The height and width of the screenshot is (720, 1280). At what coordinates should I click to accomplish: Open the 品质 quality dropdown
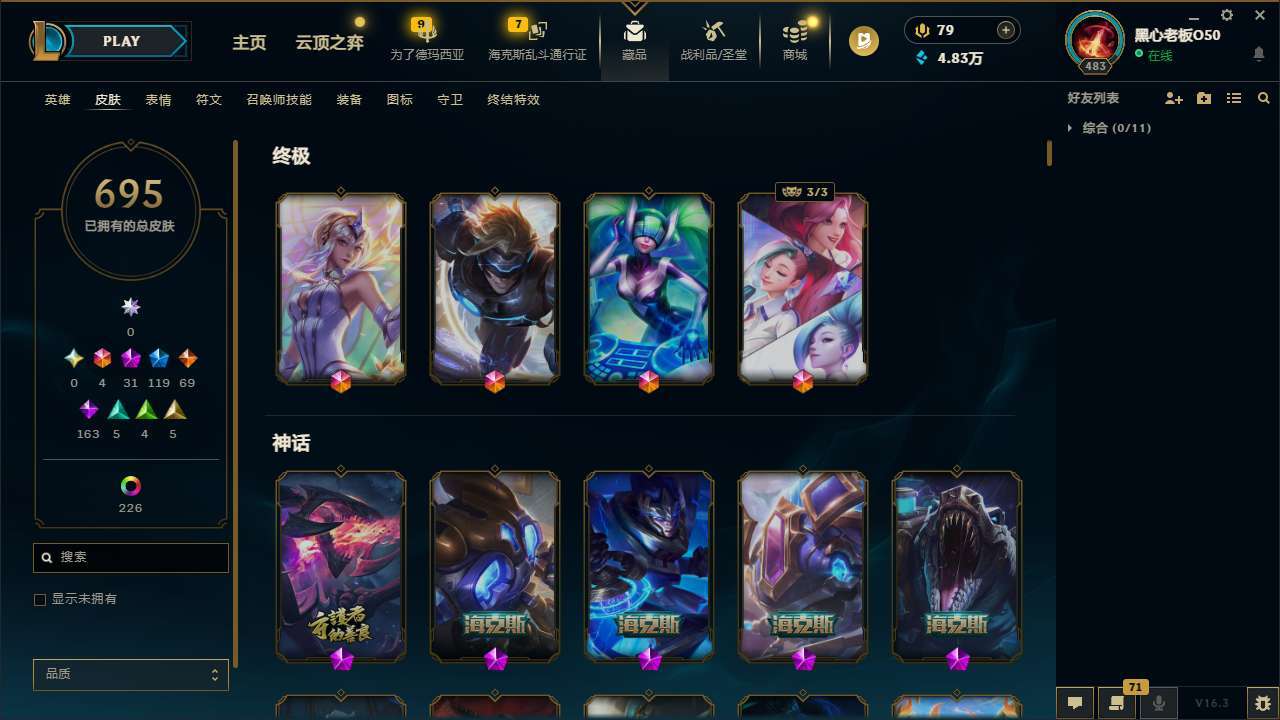point(130,674)
